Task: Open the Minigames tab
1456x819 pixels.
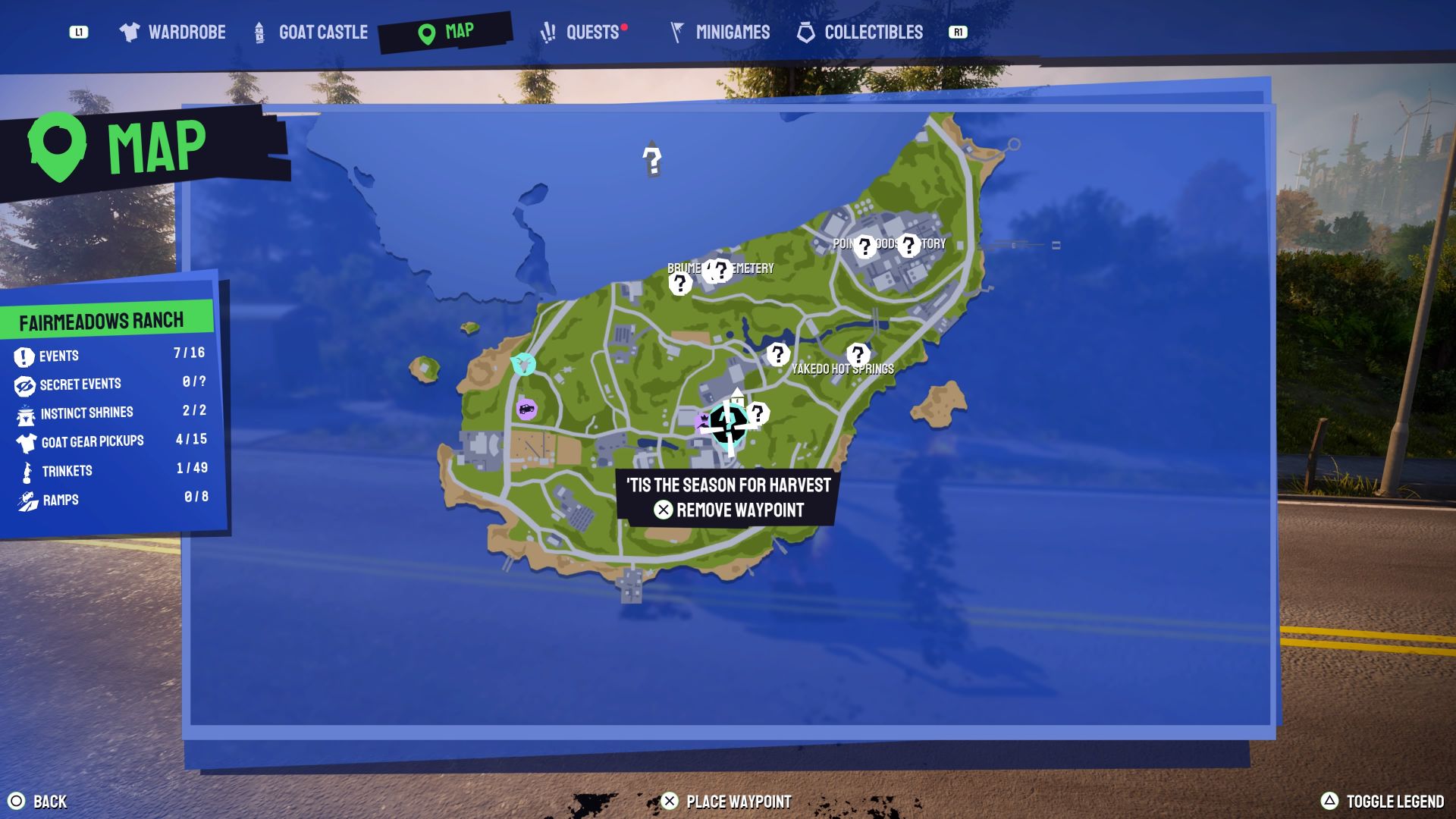Action: [x=720, y=32]
